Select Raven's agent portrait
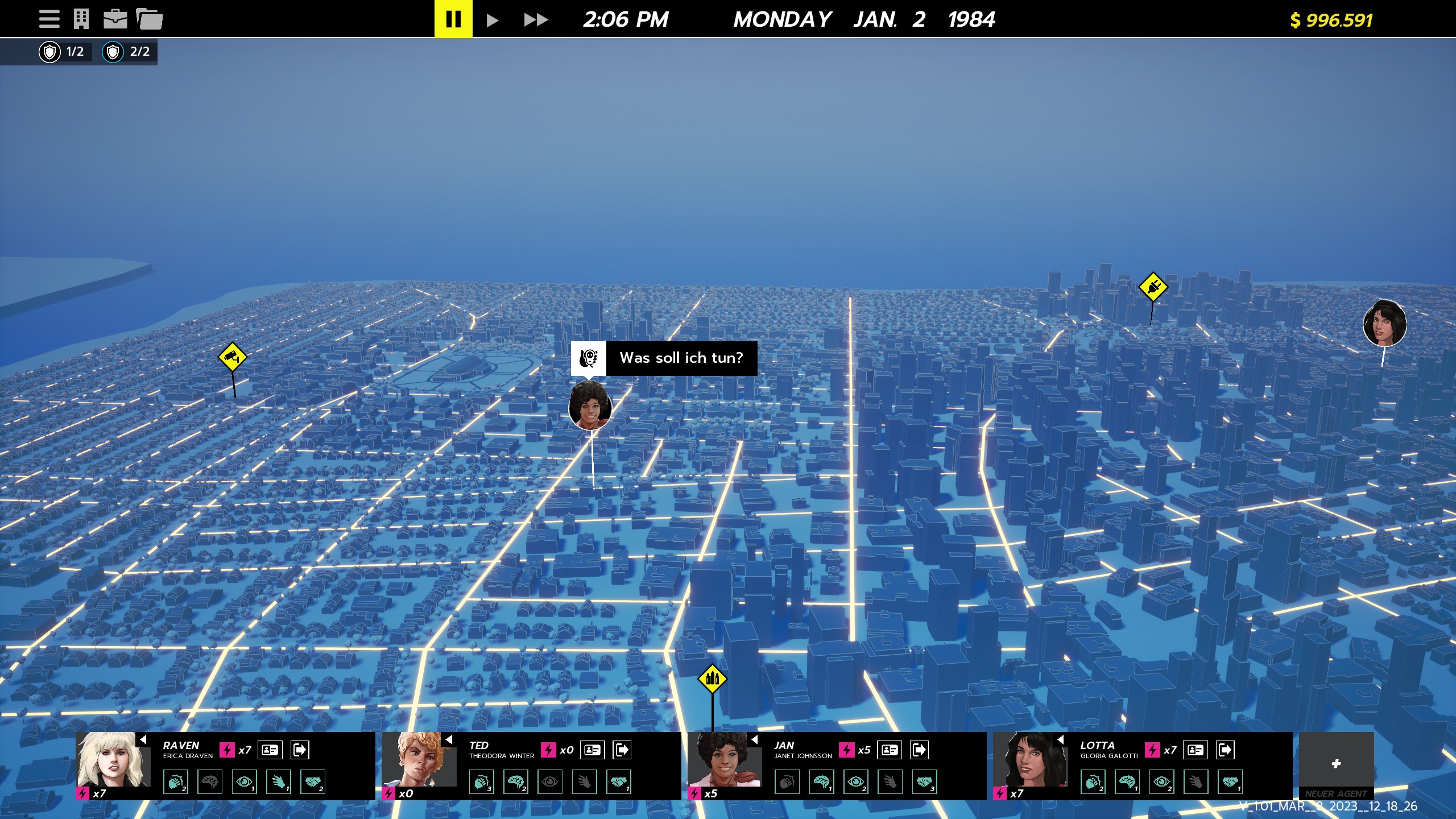Screen dimensions: 1456x819 coord(114,760)
